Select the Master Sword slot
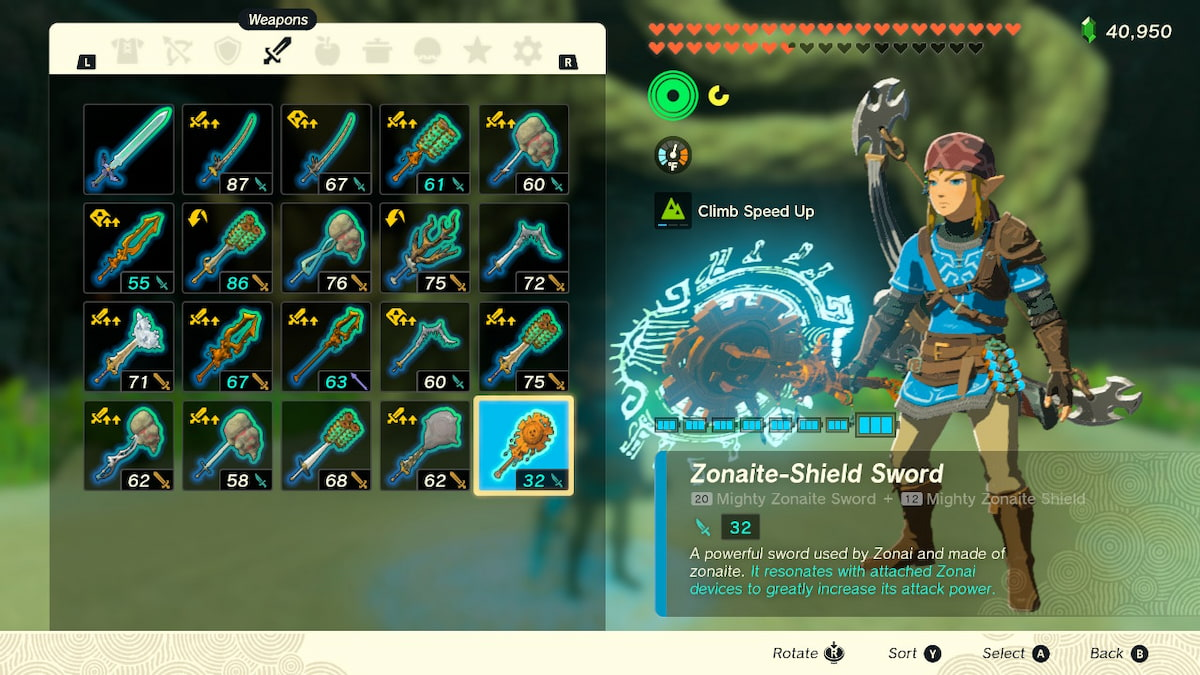The height and width of the screenshot is (675, 1200). 128,149
